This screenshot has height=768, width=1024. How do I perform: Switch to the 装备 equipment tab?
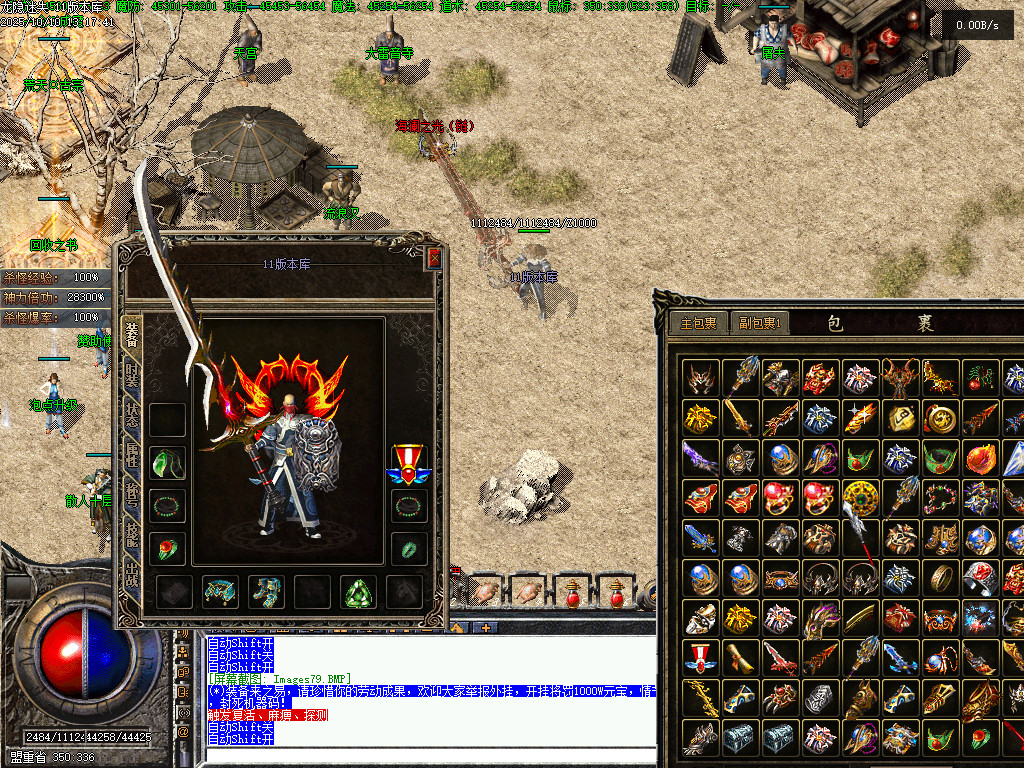pyautogui.click(x=131, y=333)
